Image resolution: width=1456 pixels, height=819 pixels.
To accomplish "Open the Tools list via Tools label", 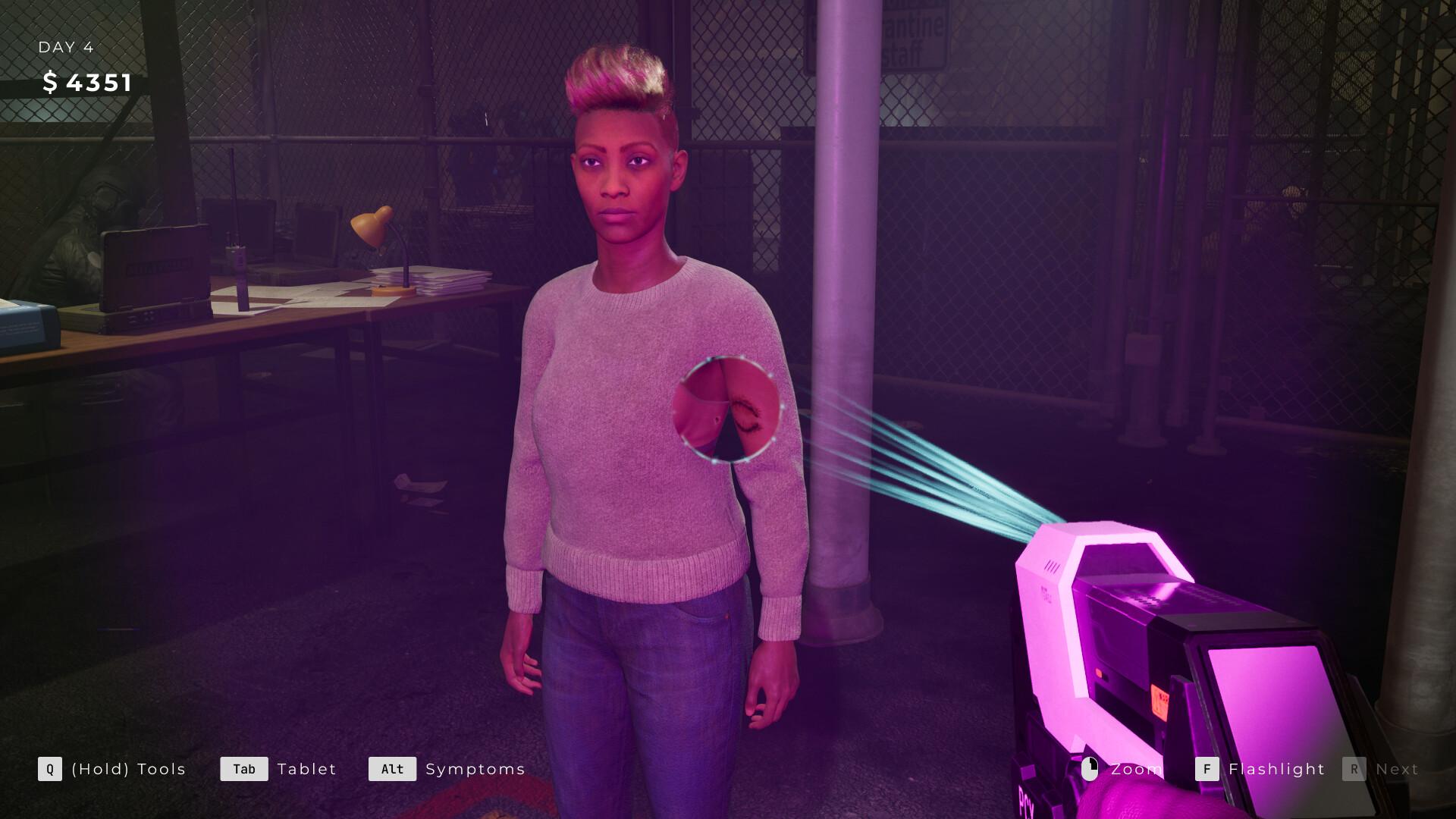I will coord(127,769).
